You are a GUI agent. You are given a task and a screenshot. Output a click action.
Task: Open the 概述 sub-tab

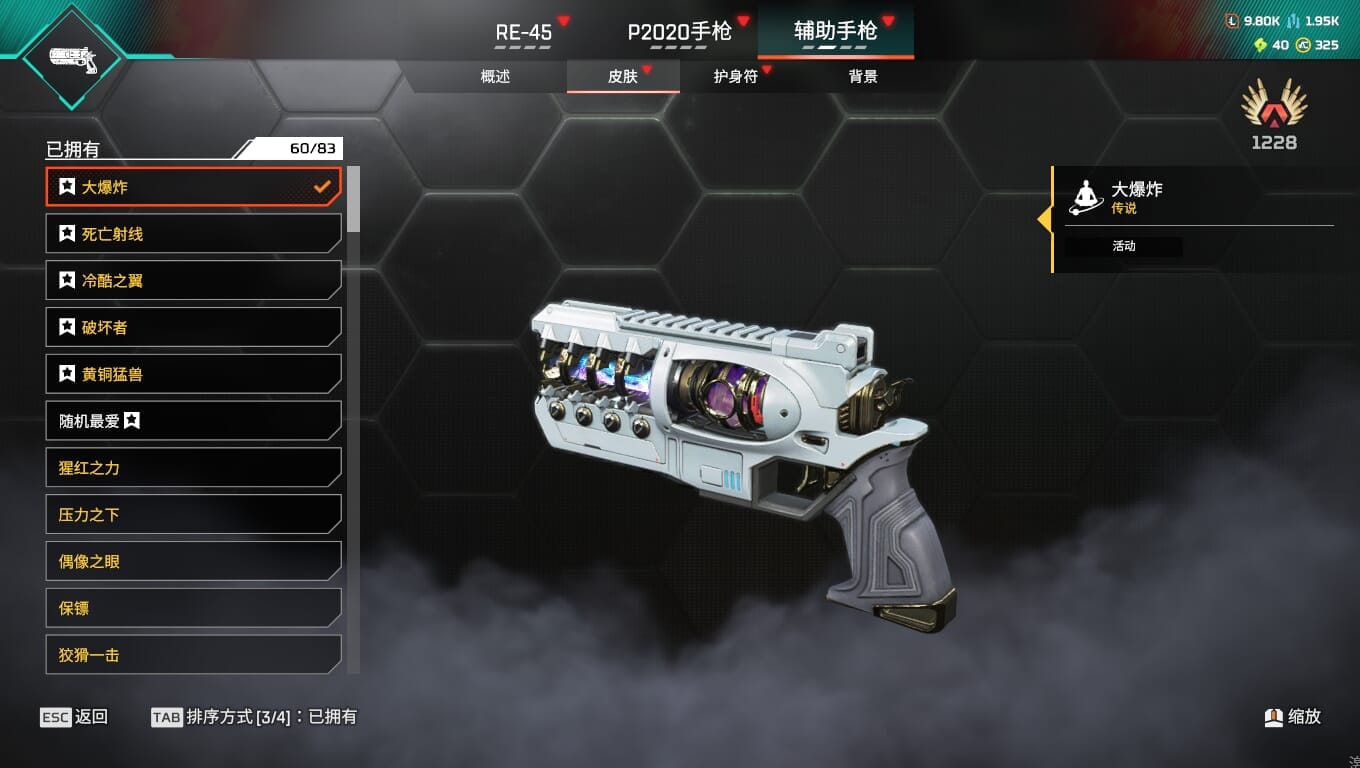(495, 76)
